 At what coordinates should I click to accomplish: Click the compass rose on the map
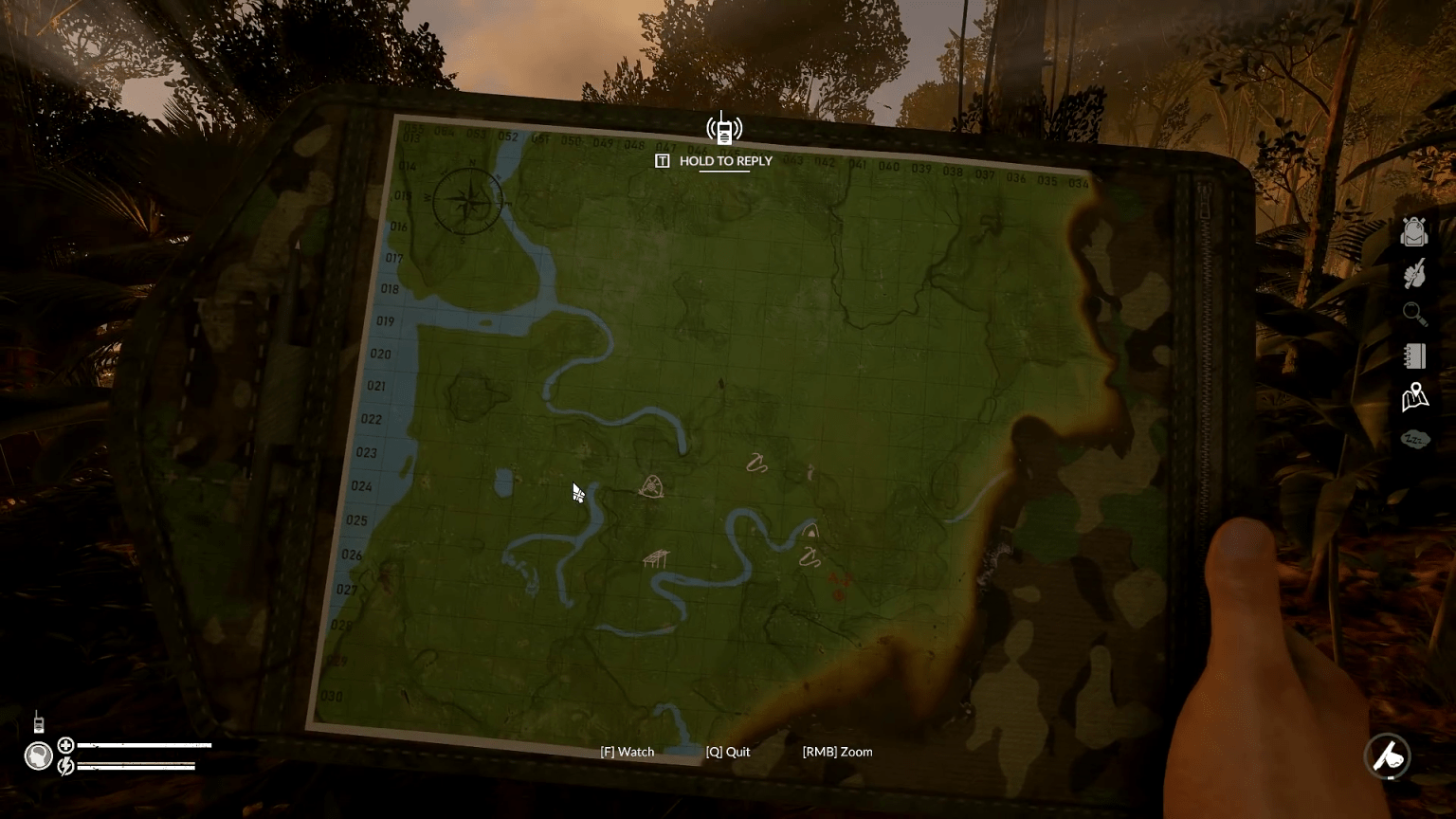[468, 203]
